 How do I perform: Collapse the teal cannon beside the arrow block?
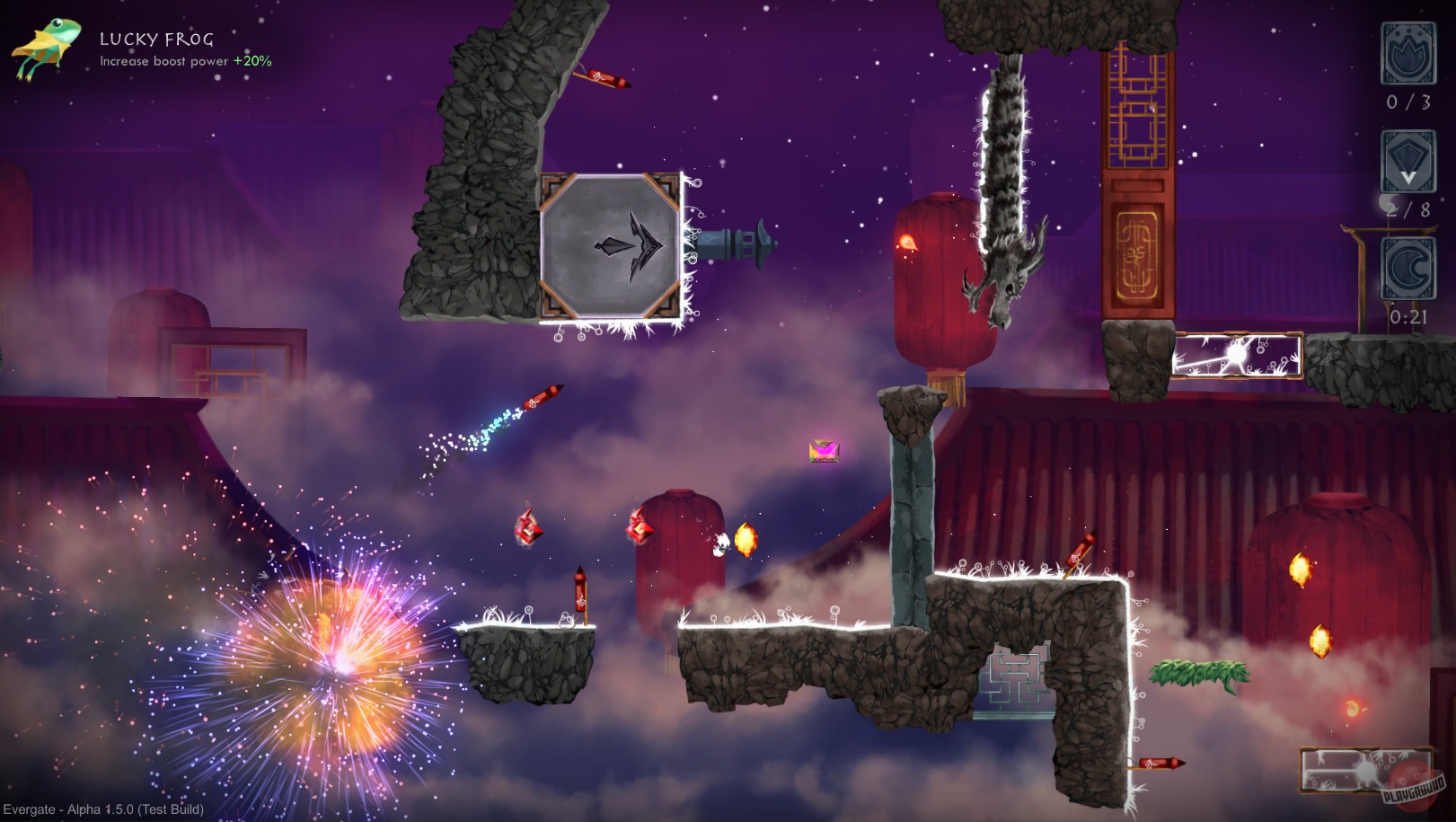pos(729,242)
